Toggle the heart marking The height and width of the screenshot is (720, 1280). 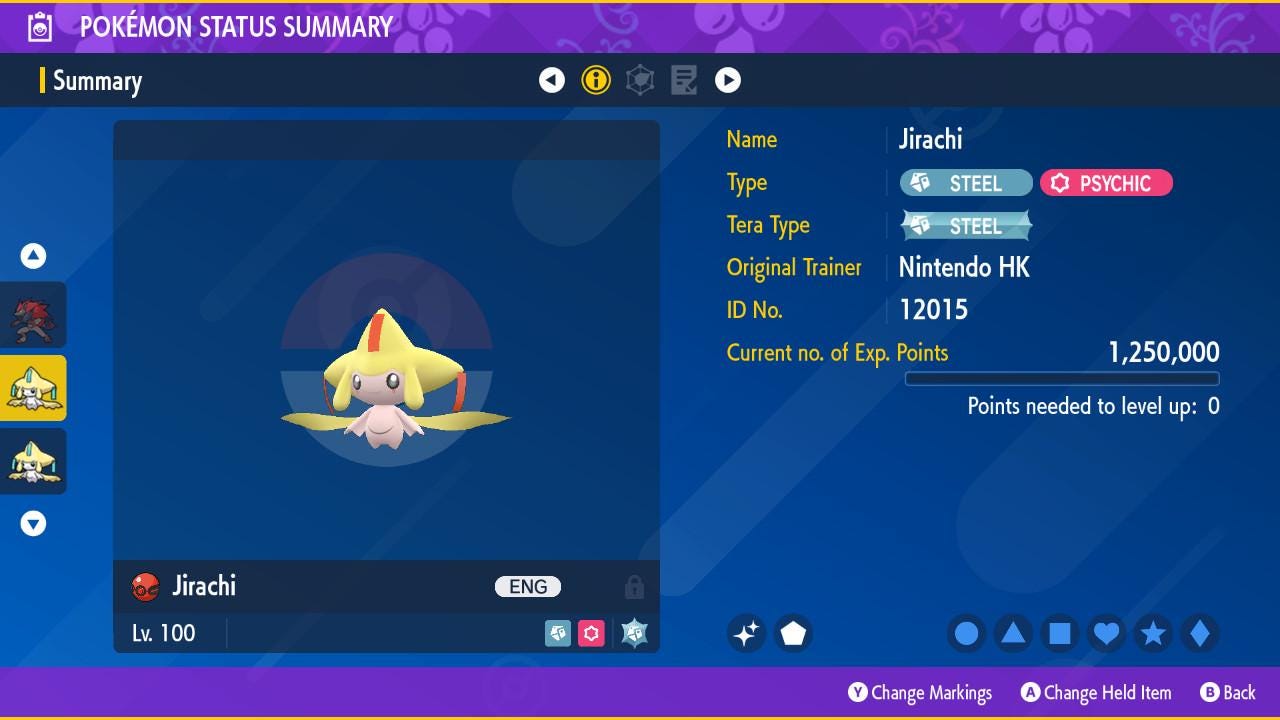click(x=1106, y=633)
